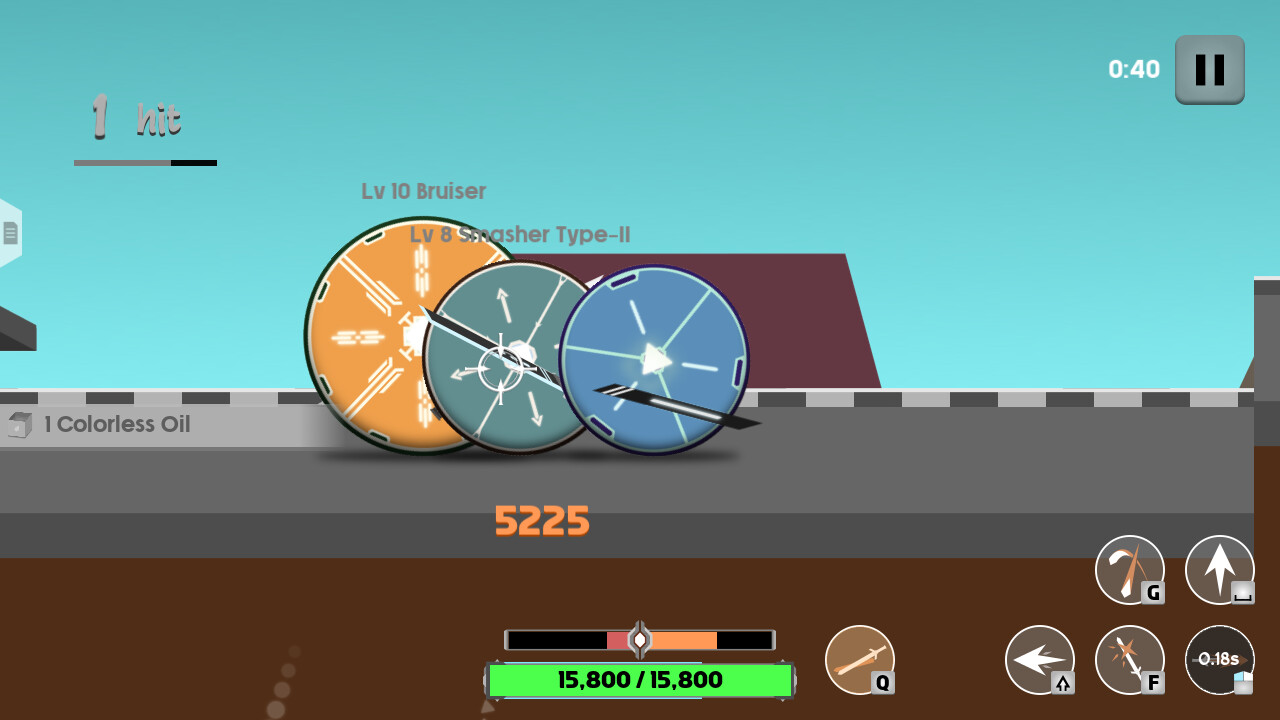Click the 1 hit combo counter
The width and height of the screenshot is (1280, 720).
coord(135,118)
